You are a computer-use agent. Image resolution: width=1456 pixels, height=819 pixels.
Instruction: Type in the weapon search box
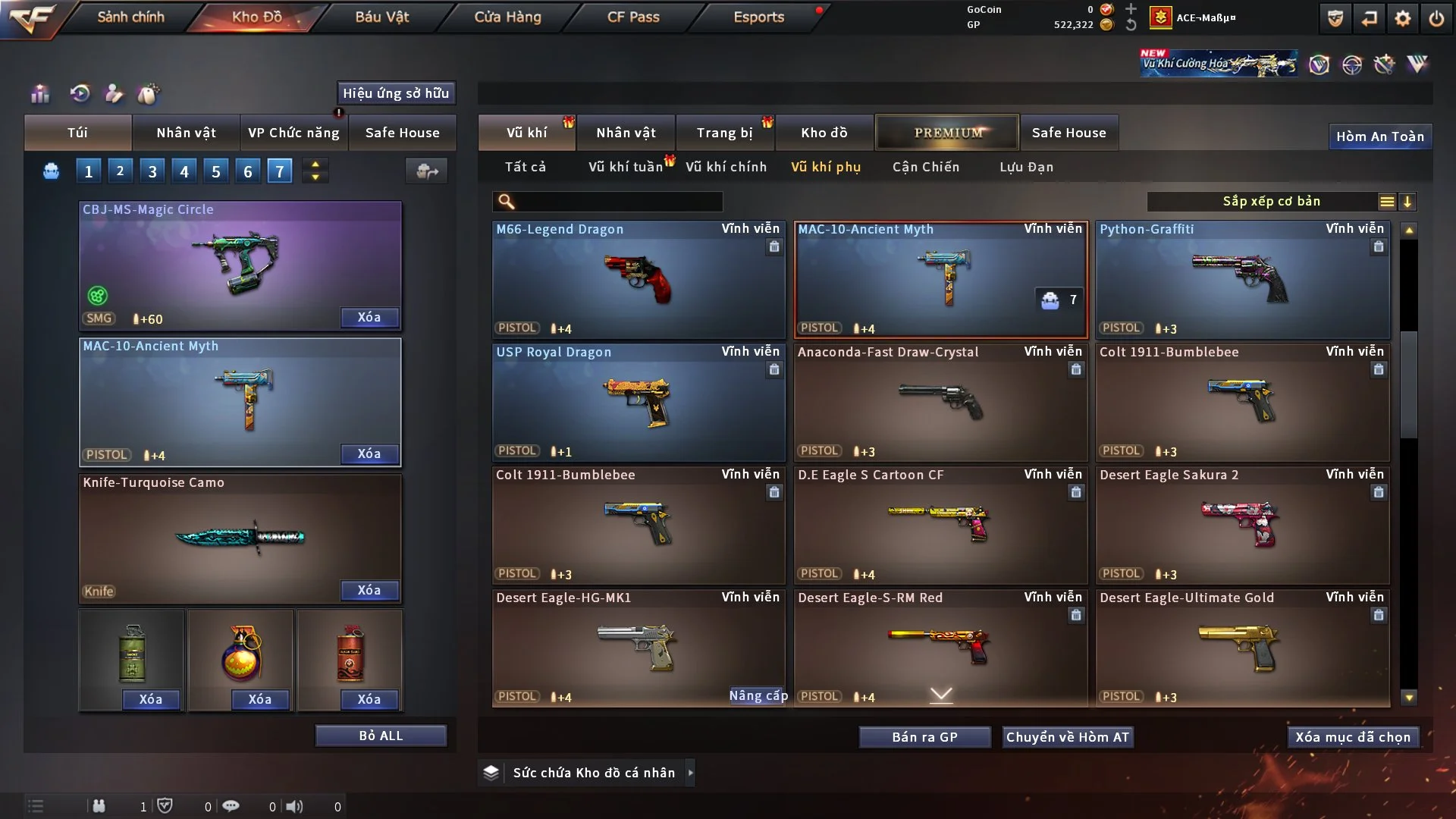click(x=618, y=202)
